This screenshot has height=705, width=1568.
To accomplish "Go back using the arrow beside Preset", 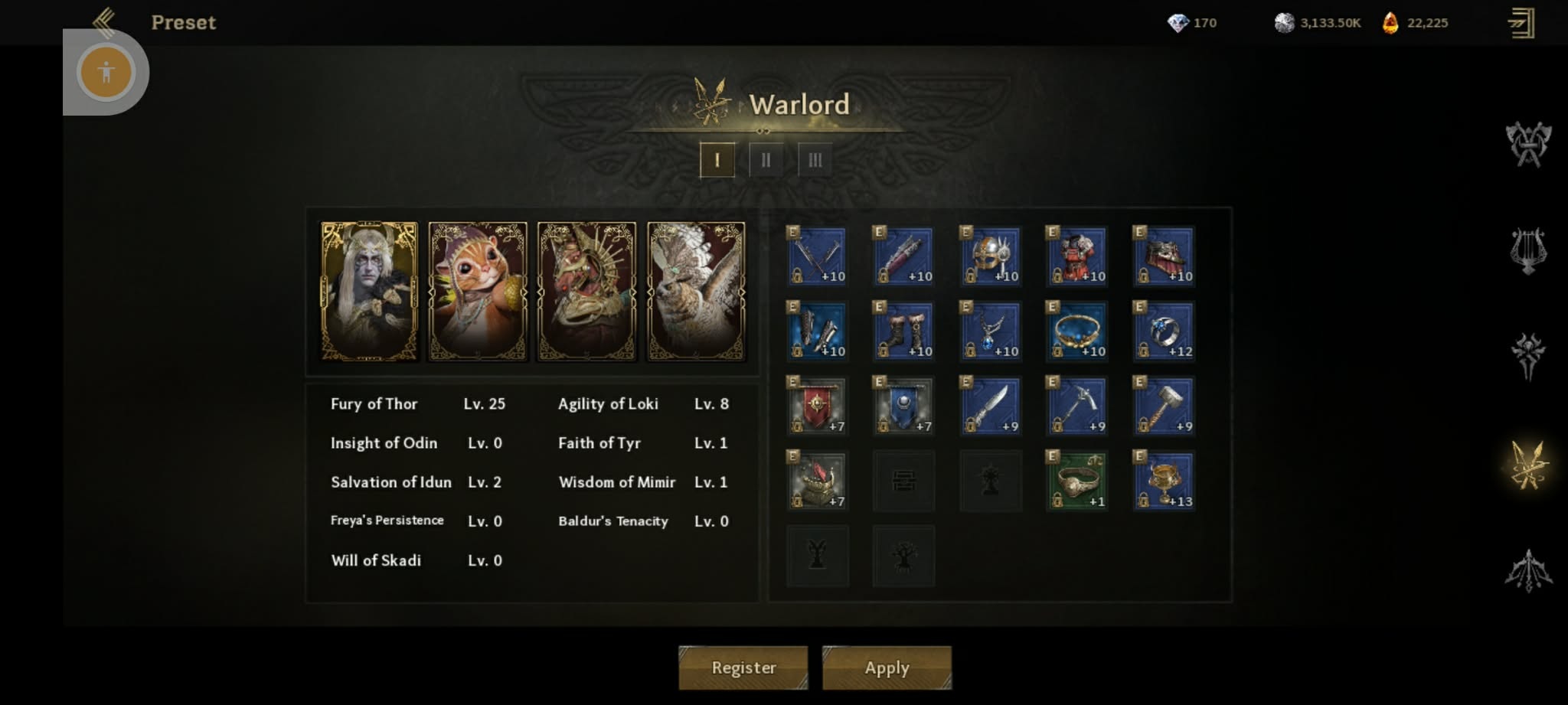I will click(104, 21).
